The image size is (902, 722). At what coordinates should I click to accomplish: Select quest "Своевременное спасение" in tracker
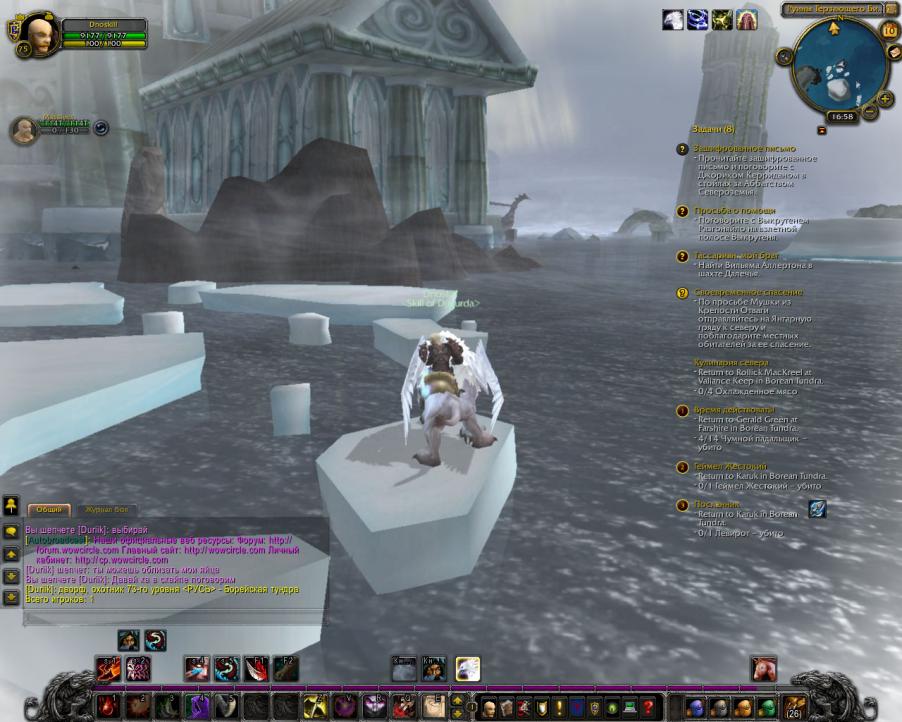747,292
